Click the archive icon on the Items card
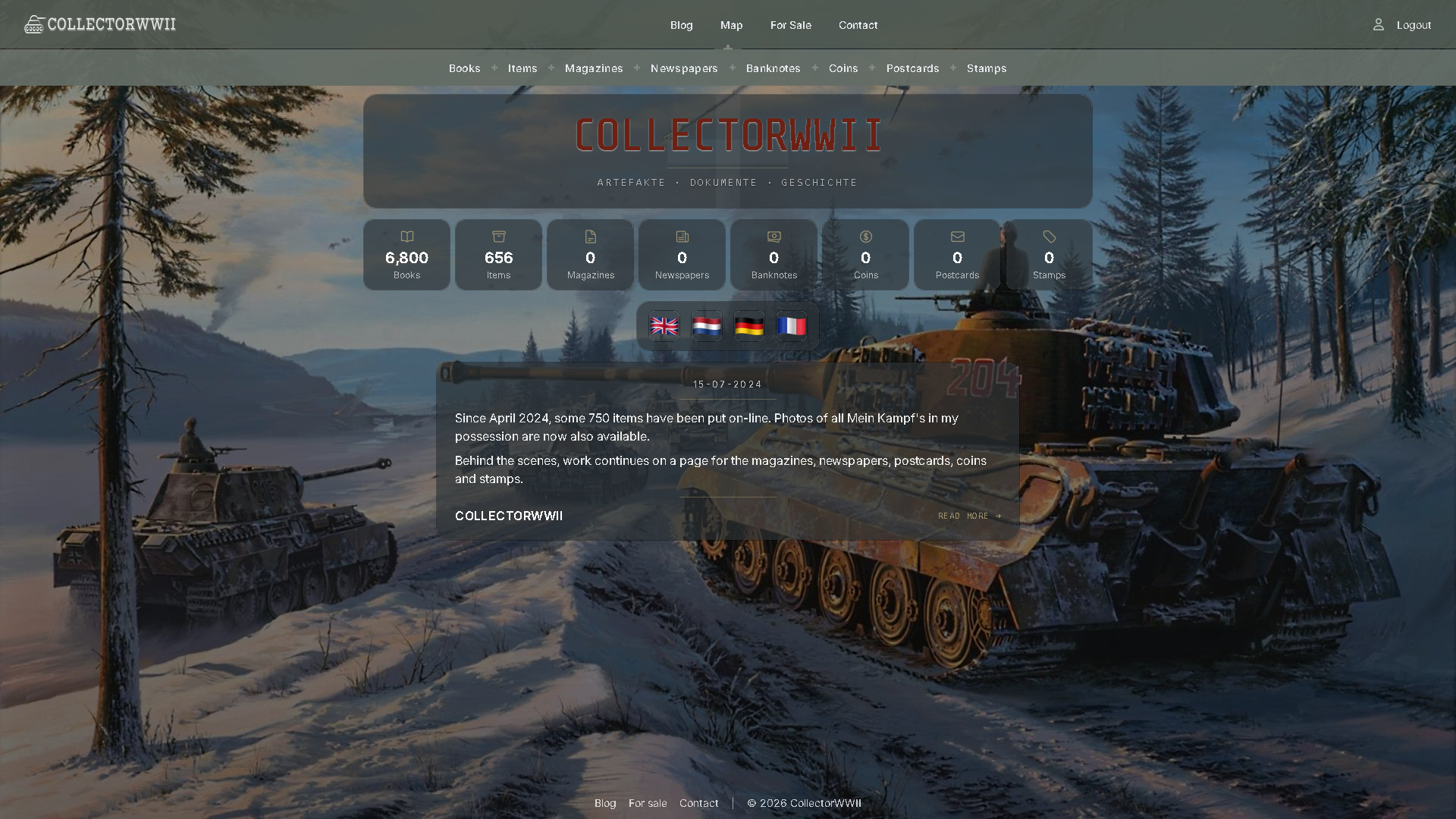Viewport: 1456px width, 819px height. [498, 237]
